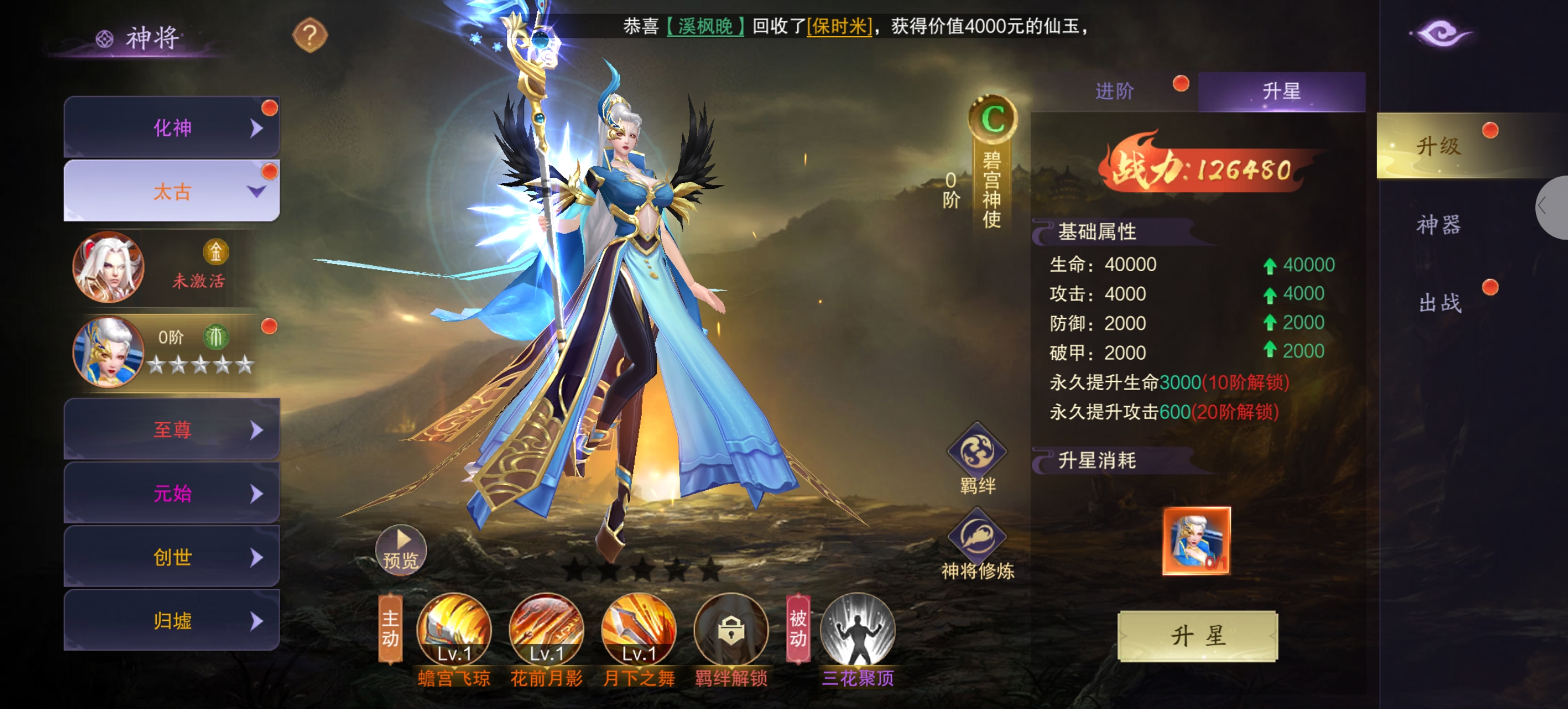Click the 升星 star-up button
Image resolution: width=1568 pixels, height=709 pixels.
click(x=1198, y=636)
